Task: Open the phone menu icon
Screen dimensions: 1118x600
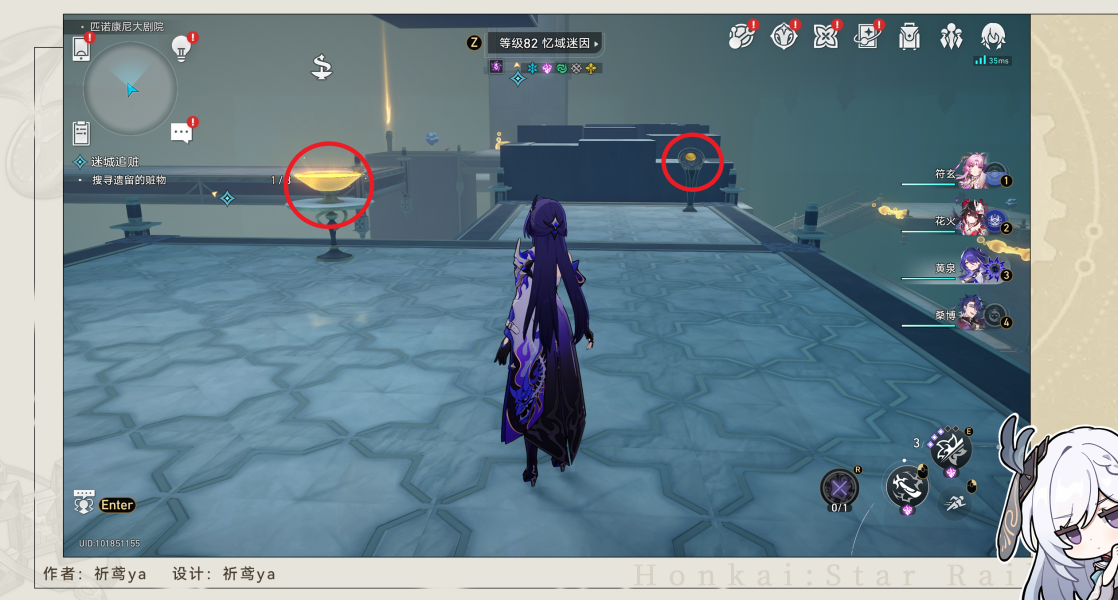Action: click(x=82, y=48)
